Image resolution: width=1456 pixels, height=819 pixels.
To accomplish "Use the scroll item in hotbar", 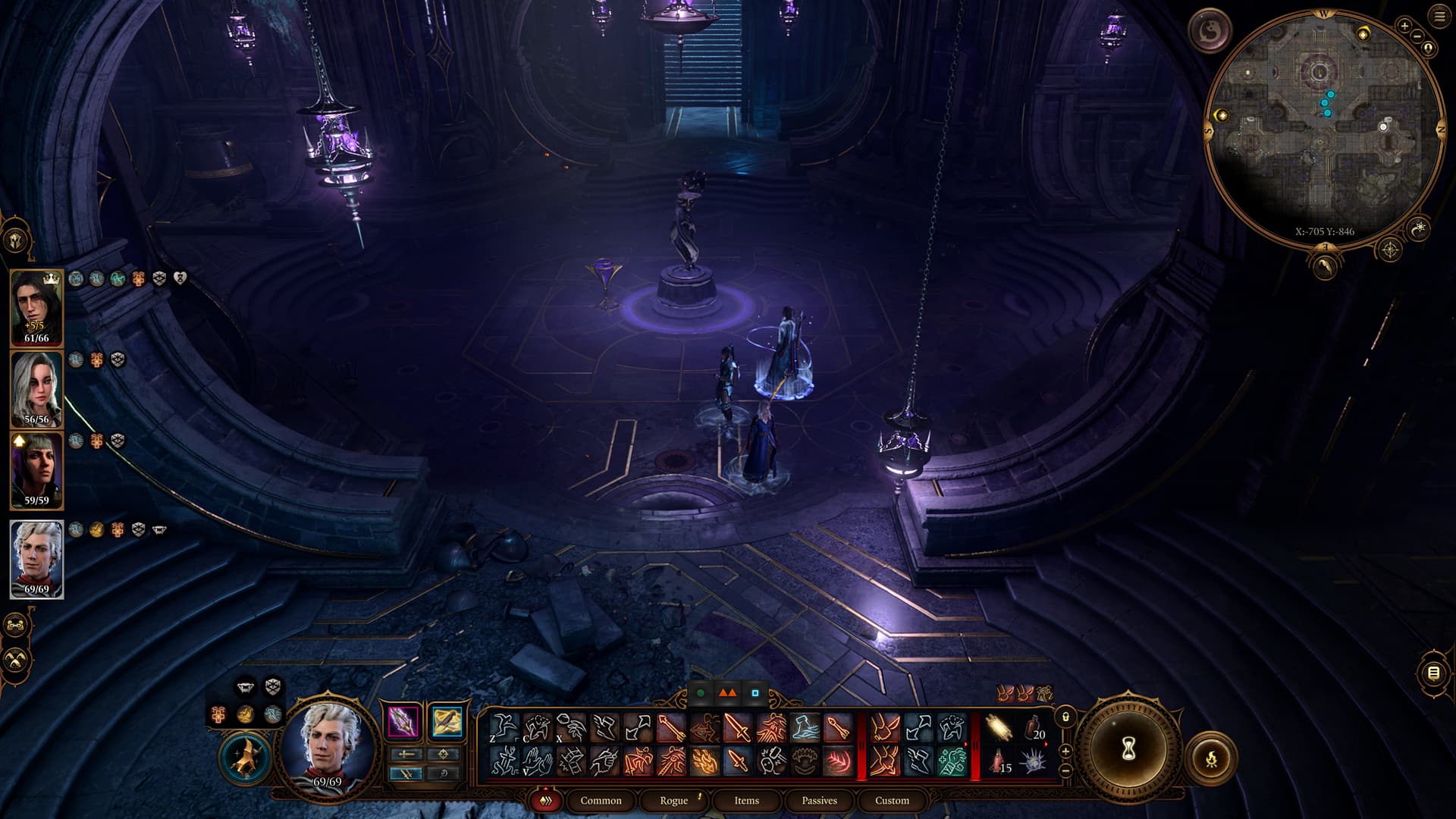I will (x=999, y=729).
